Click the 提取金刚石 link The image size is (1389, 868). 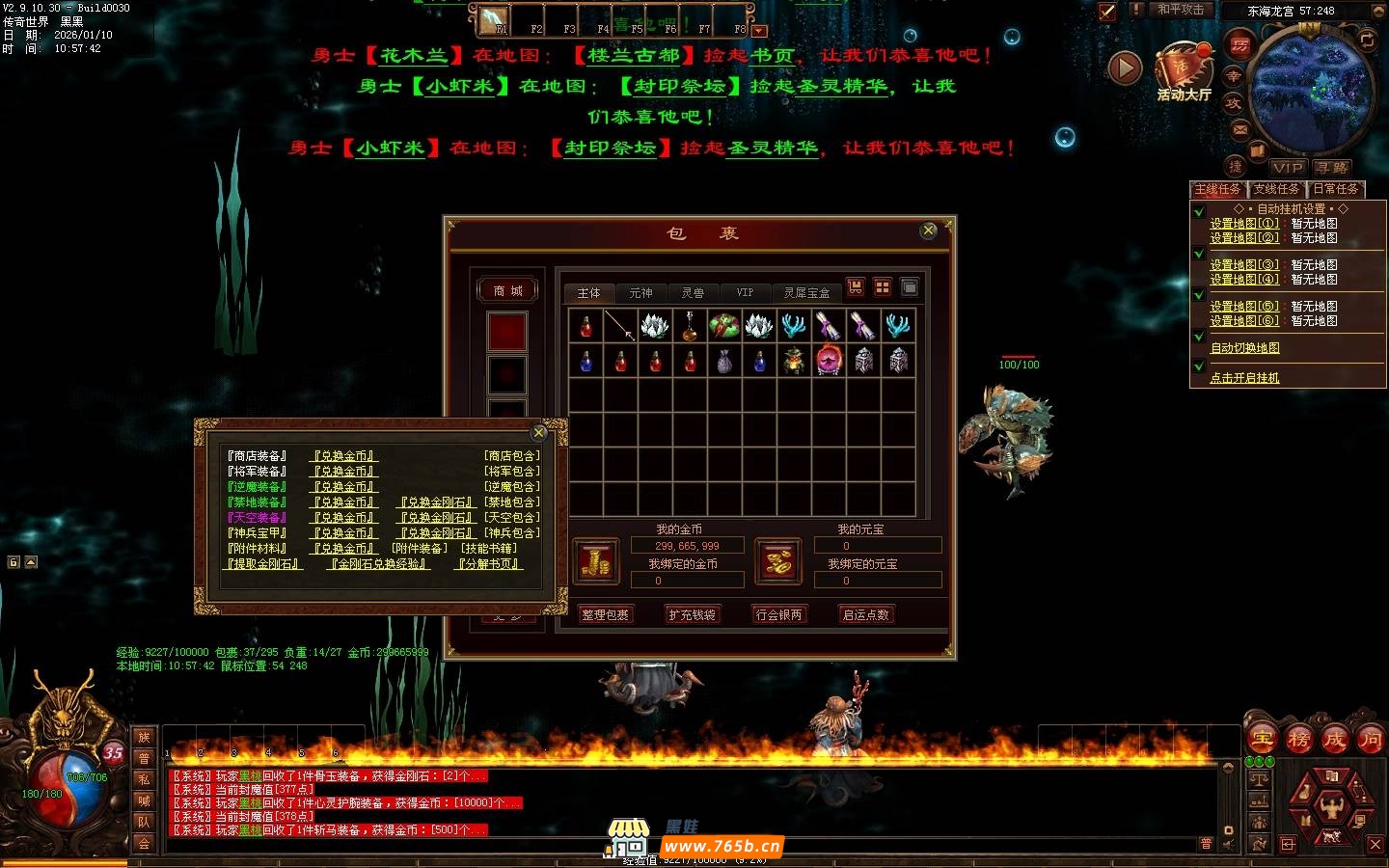click(x=264, y=564)
